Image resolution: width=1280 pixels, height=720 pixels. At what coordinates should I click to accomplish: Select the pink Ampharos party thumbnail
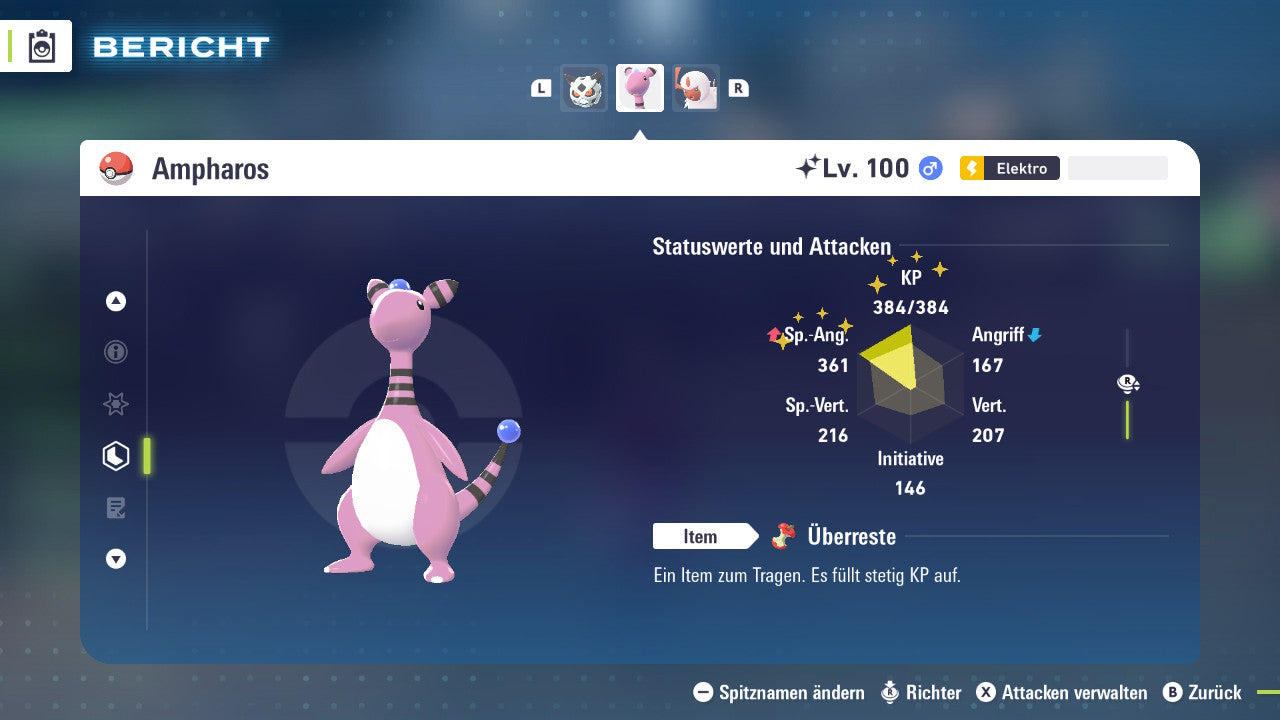[640, 88]
